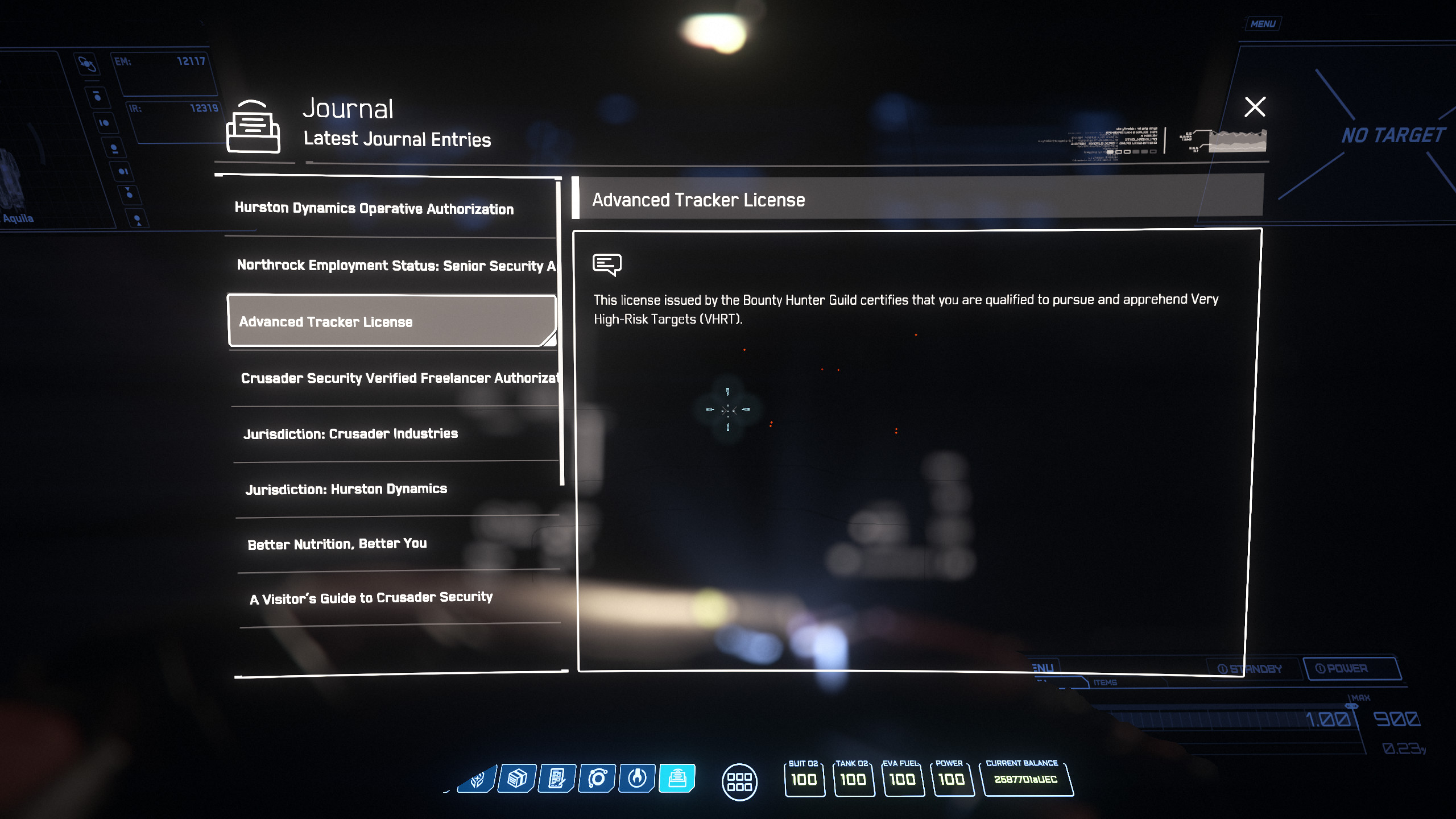Open the circular app grid button

click(x=739, y=782)
